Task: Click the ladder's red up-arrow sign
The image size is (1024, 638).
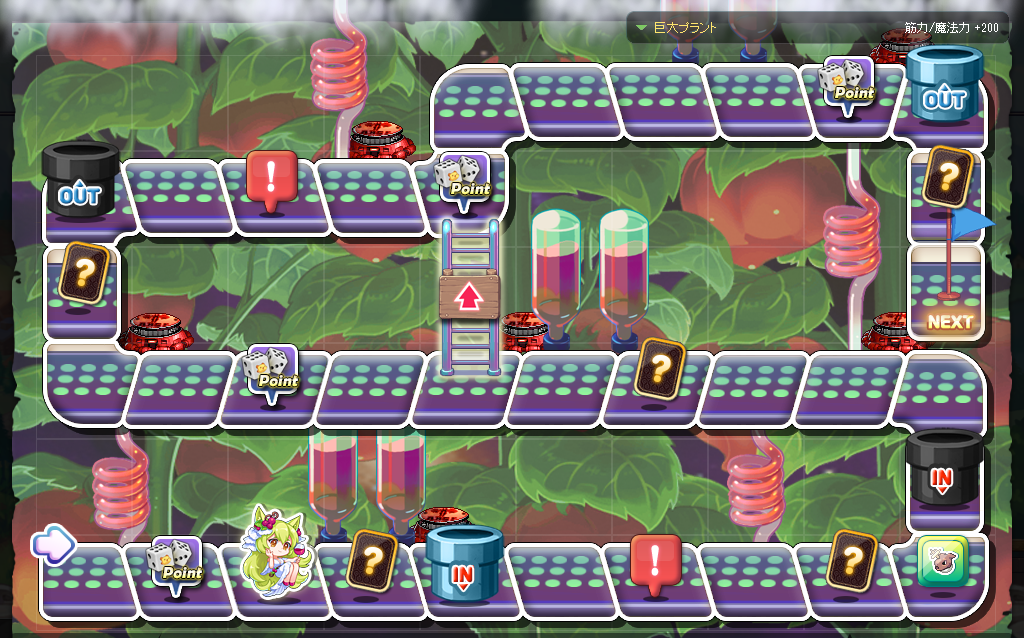Action: pos(468,296)
